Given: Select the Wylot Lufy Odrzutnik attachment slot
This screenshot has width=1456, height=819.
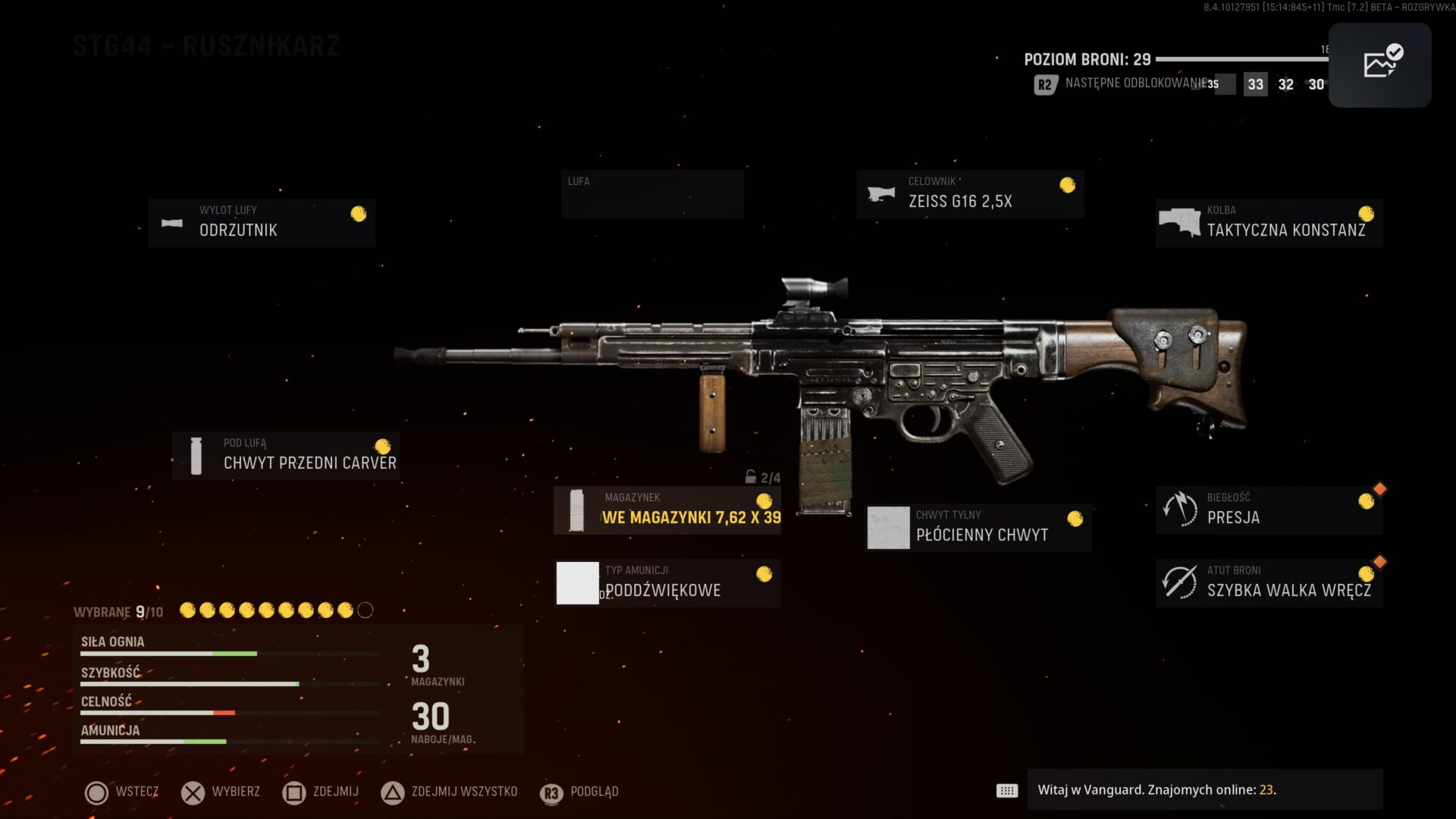Looking at the screenshot, I should click(x=262, y=223).
